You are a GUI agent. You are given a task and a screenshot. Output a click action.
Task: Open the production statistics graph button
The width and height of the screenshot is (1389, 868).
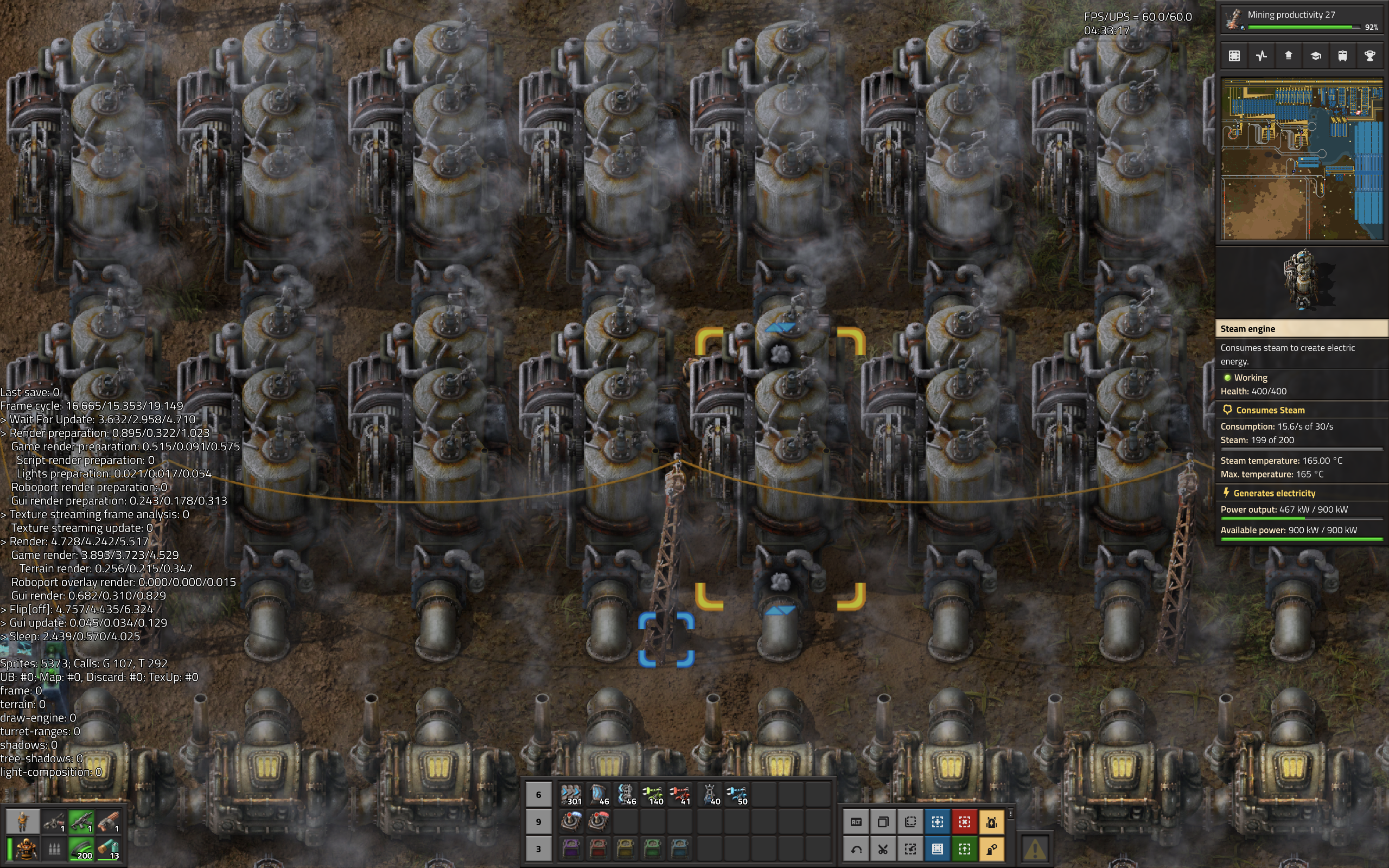pyautogui.click(x=1261, y=56)
